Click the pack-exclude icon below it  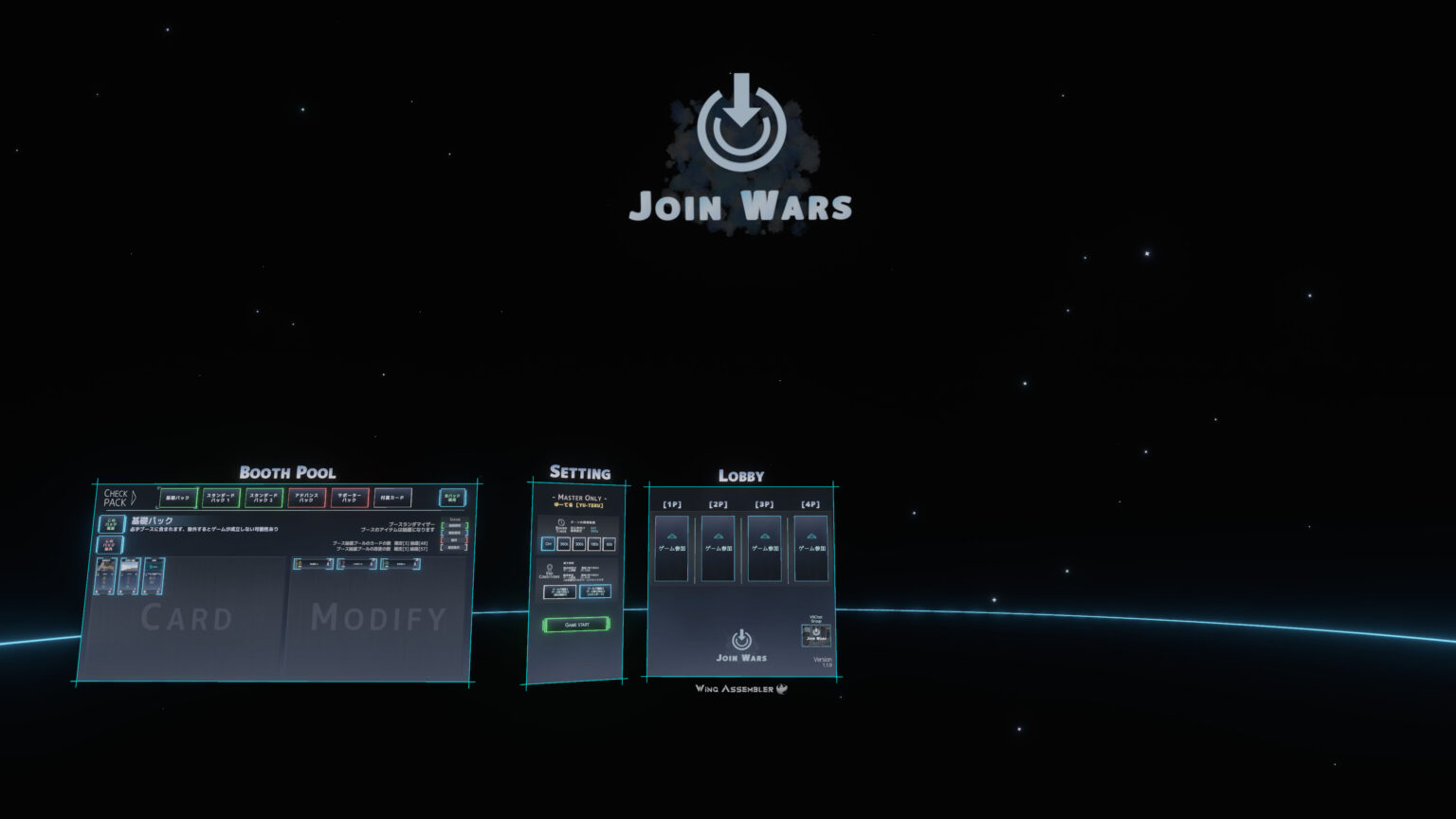[110, 544]
